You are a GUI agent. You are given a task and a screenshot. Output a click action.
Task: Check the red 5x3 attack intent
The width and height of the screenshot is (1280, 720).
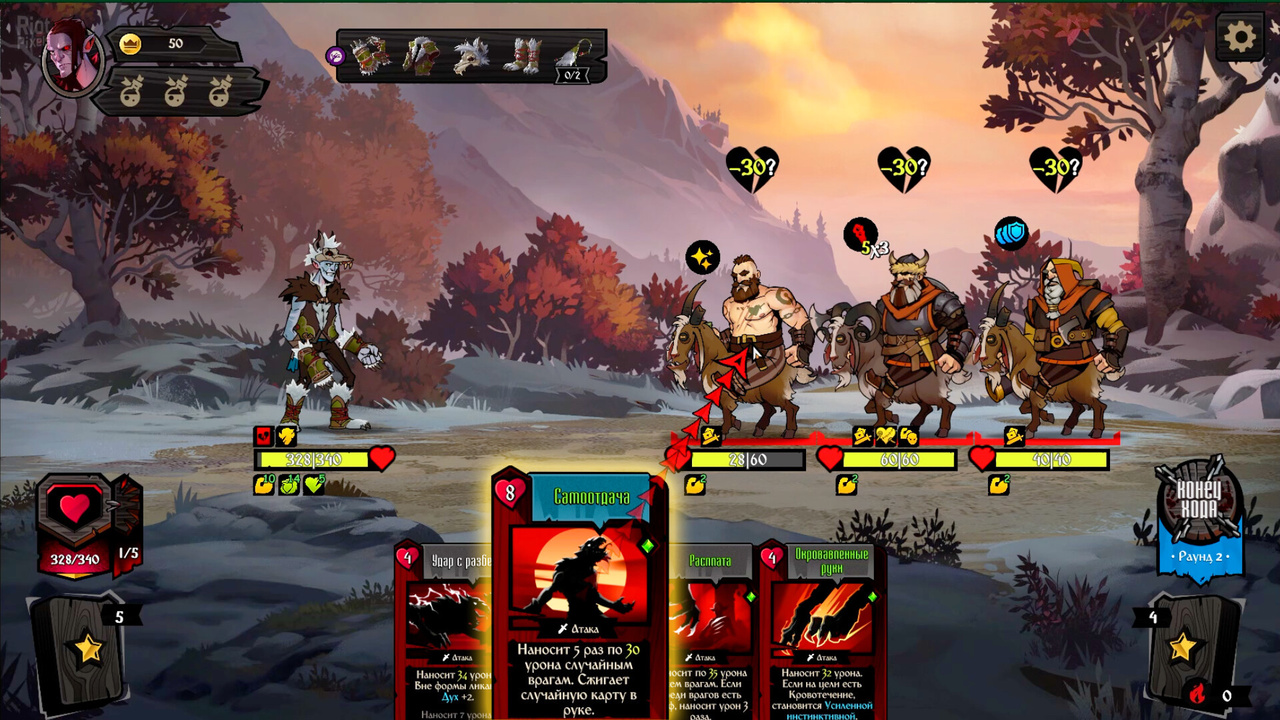pyautogui.click(x=864, y=238)
